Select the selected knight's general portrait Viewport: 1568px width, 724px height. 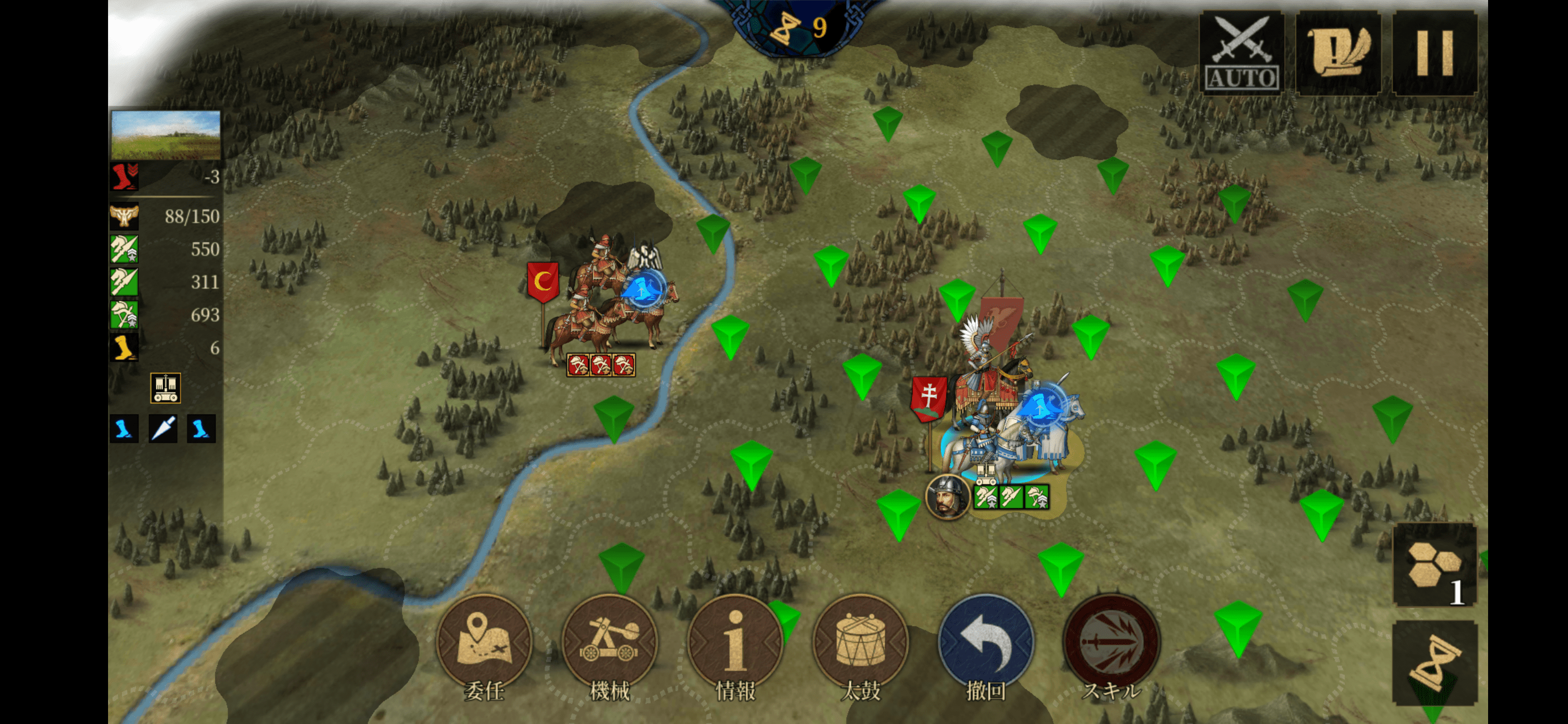[x=946, y=496]
